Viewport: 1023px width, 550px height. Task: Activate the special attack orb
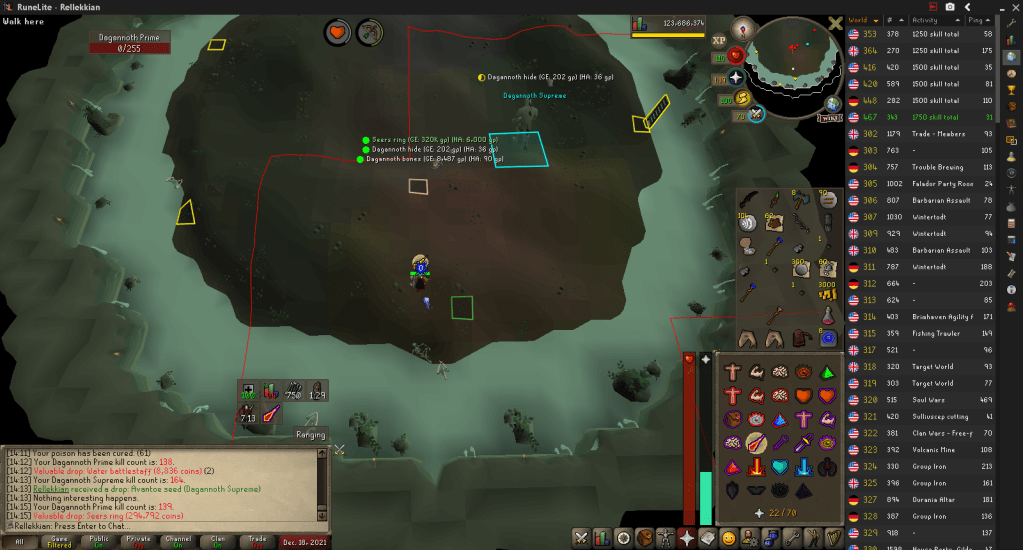[757, 113]
